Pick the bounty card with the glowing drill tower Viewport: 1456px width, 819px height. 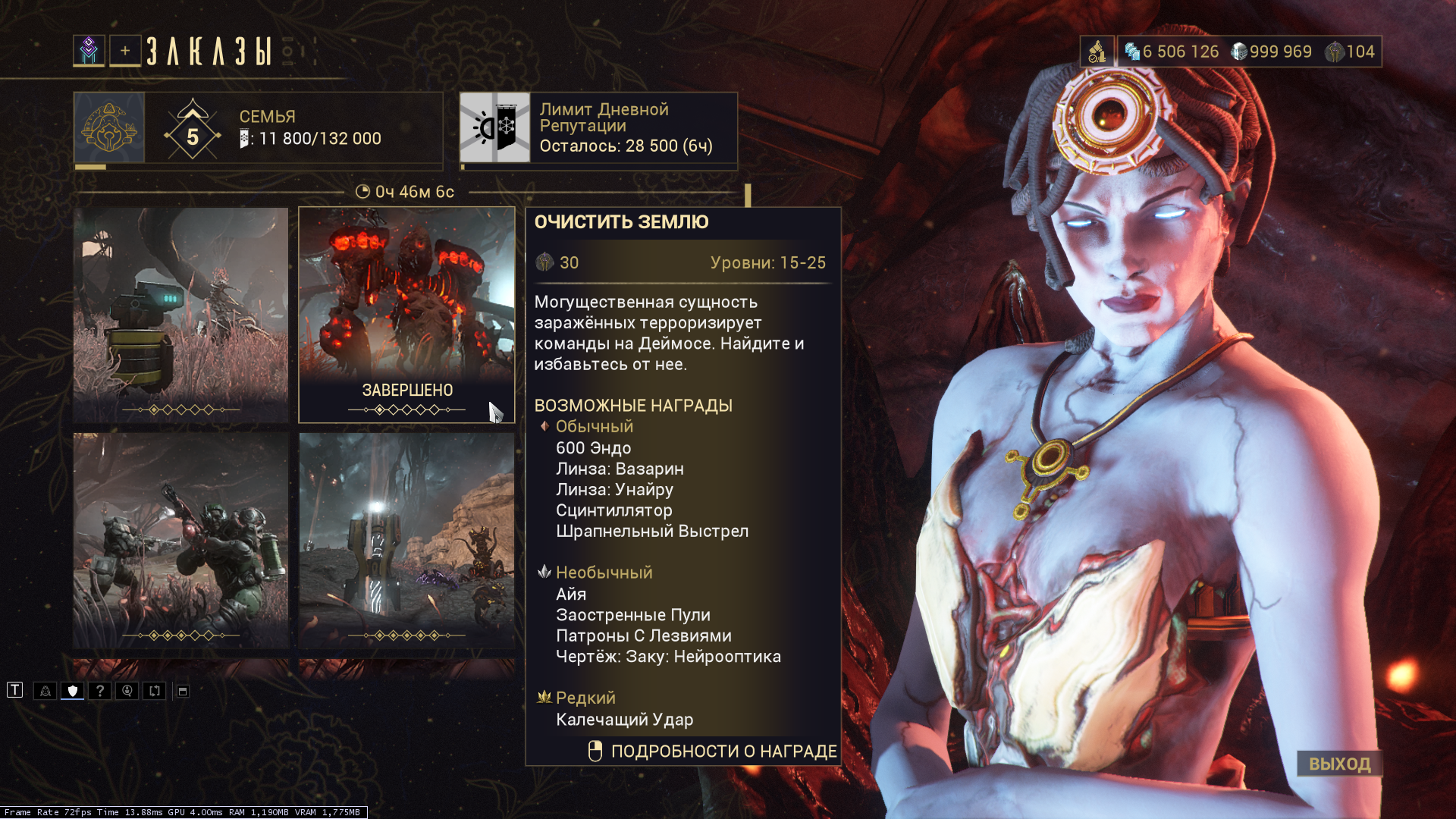coord(406,540)
